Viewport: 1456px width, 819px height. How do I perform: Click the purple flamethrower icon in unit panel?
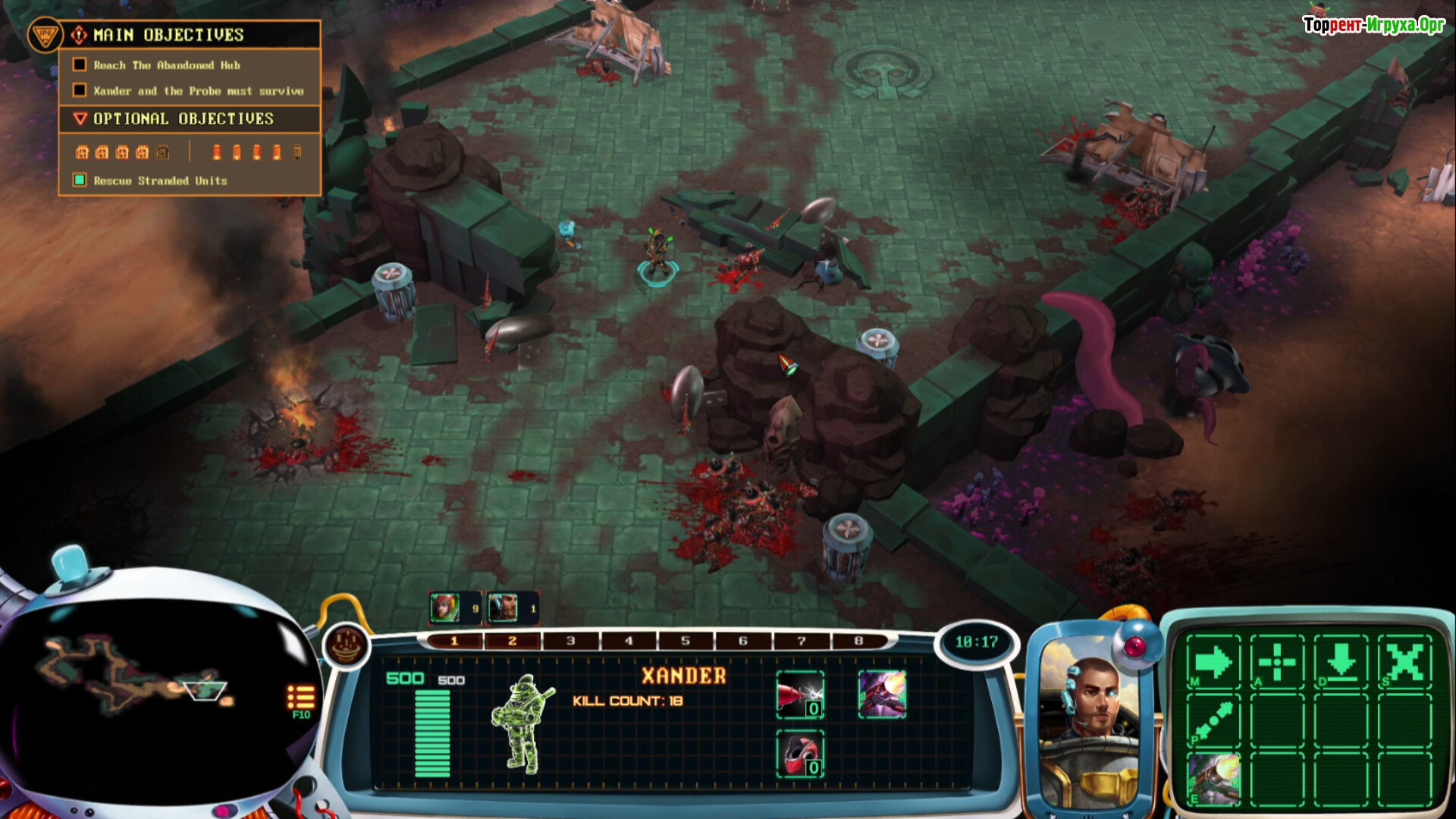pos(882,694)
